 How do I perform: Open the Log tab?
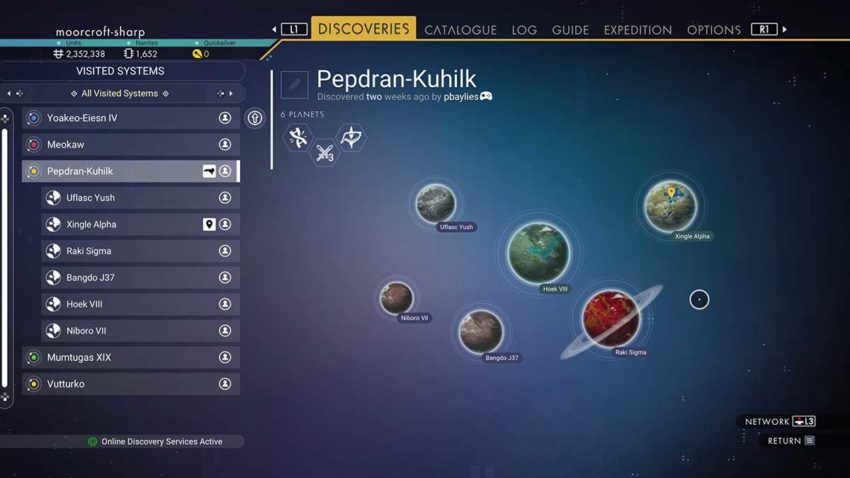point(524,30)
